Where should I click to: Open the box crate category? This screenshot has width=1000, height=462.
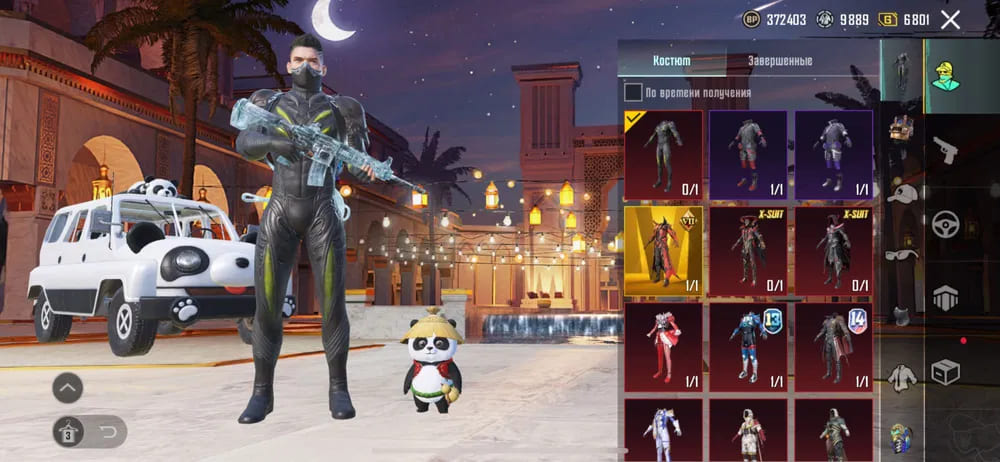[945, 371]
